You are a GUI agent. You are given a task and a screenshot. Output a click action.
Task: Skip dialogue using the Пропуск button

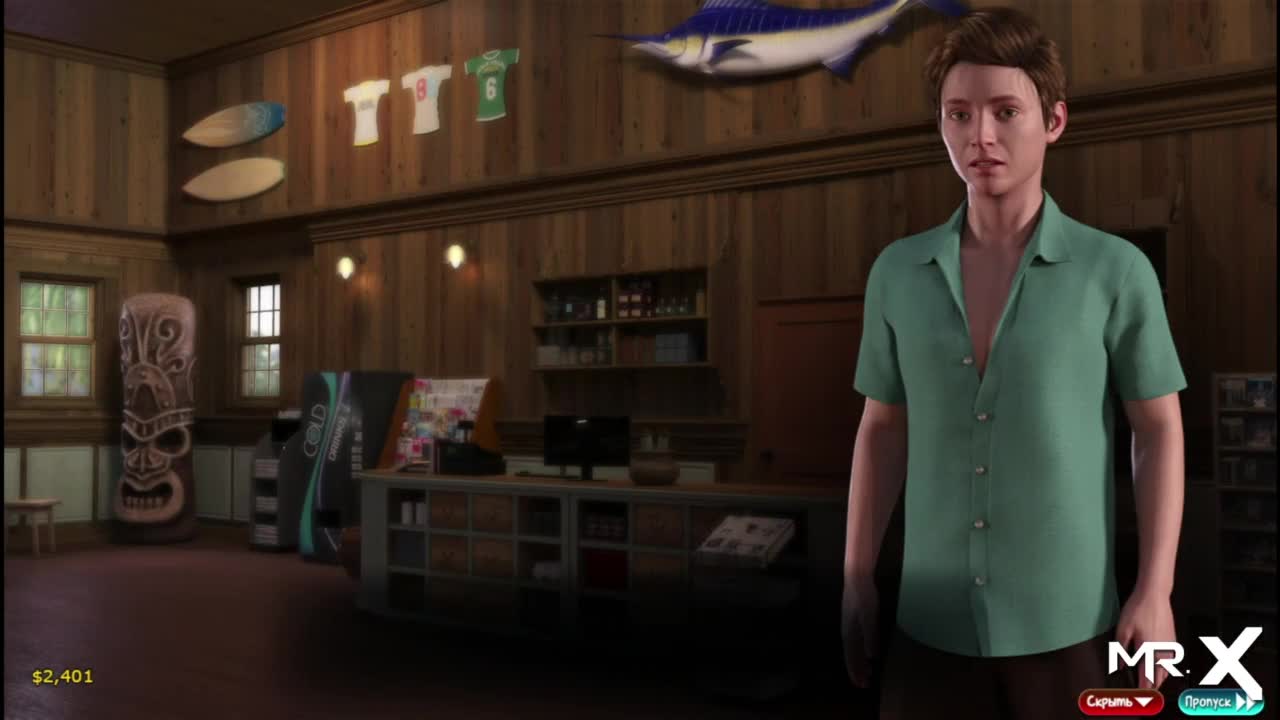pos(1219,702)
